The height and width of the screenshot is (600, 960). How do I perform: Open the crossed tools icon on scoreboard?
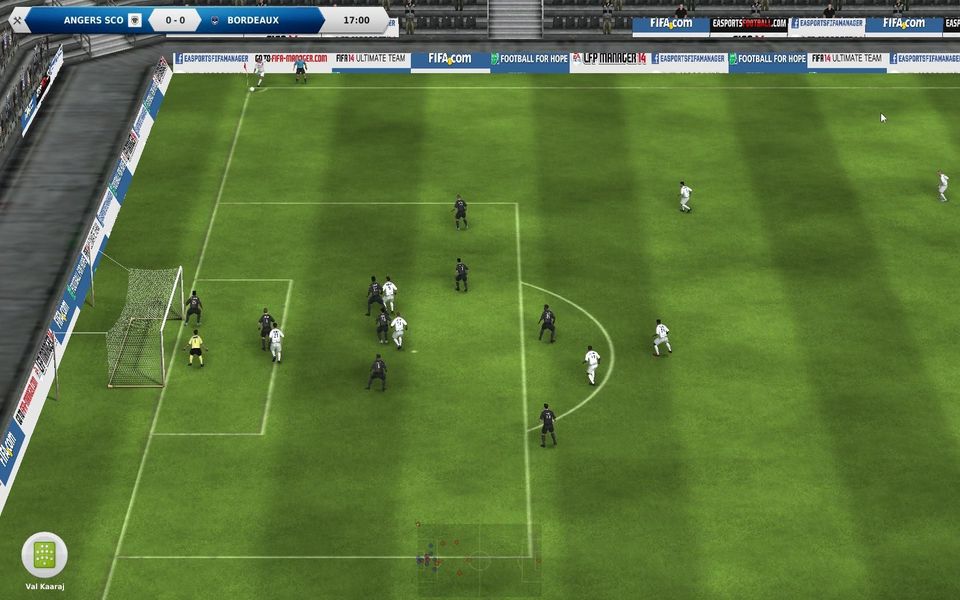click(x=17, y=20)
